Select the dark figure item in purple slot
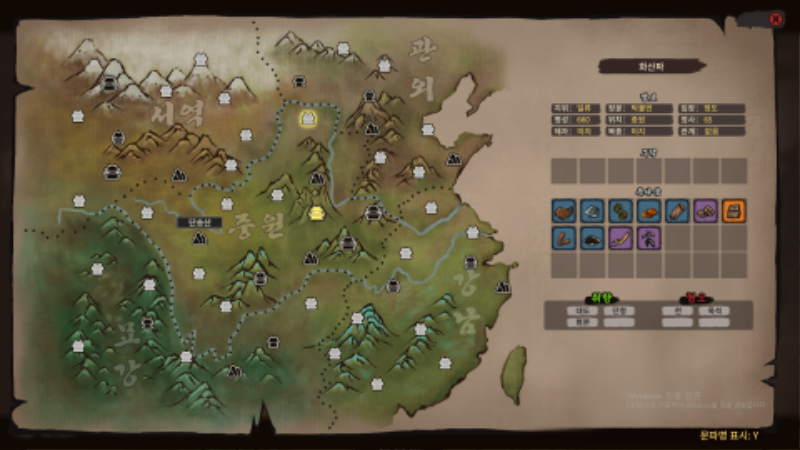 click(648, 238)
